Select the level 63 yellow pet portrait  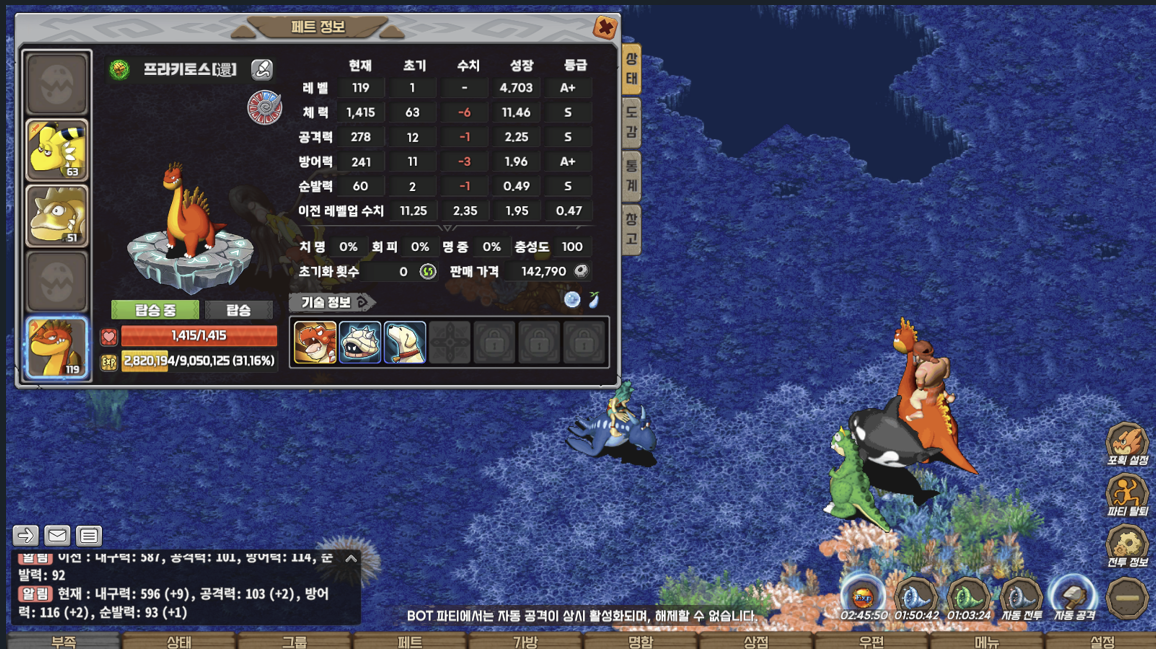[57, 150]
